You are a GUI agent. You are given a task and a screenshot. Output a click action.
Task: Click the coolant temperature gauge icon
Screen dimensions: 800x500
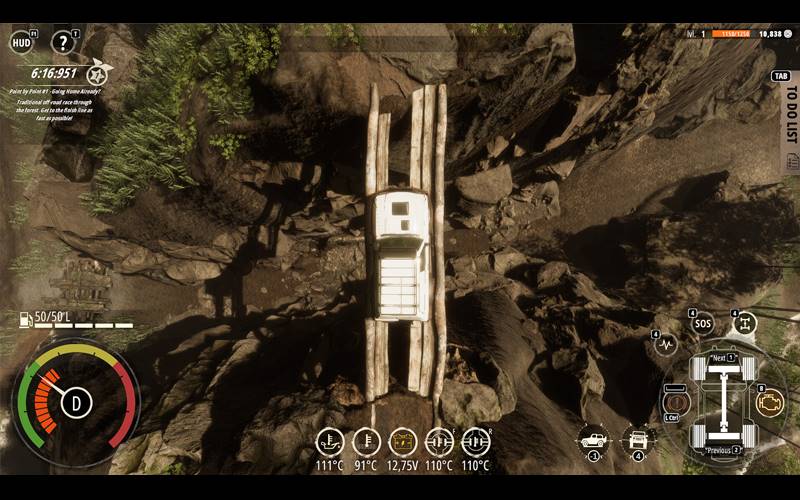click(x=366, y=441)
